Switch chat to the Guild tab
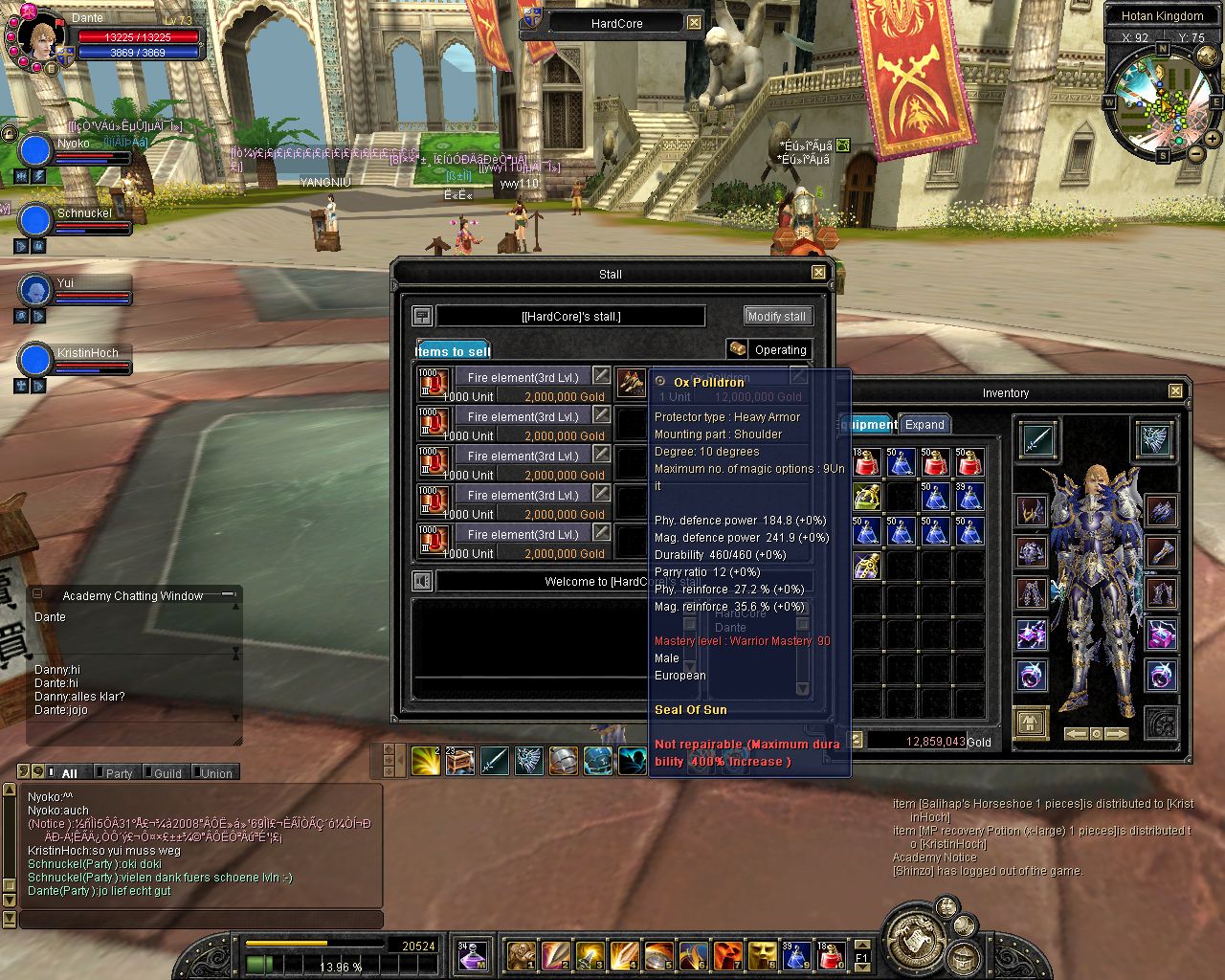1225x980 pixels. 167,773
